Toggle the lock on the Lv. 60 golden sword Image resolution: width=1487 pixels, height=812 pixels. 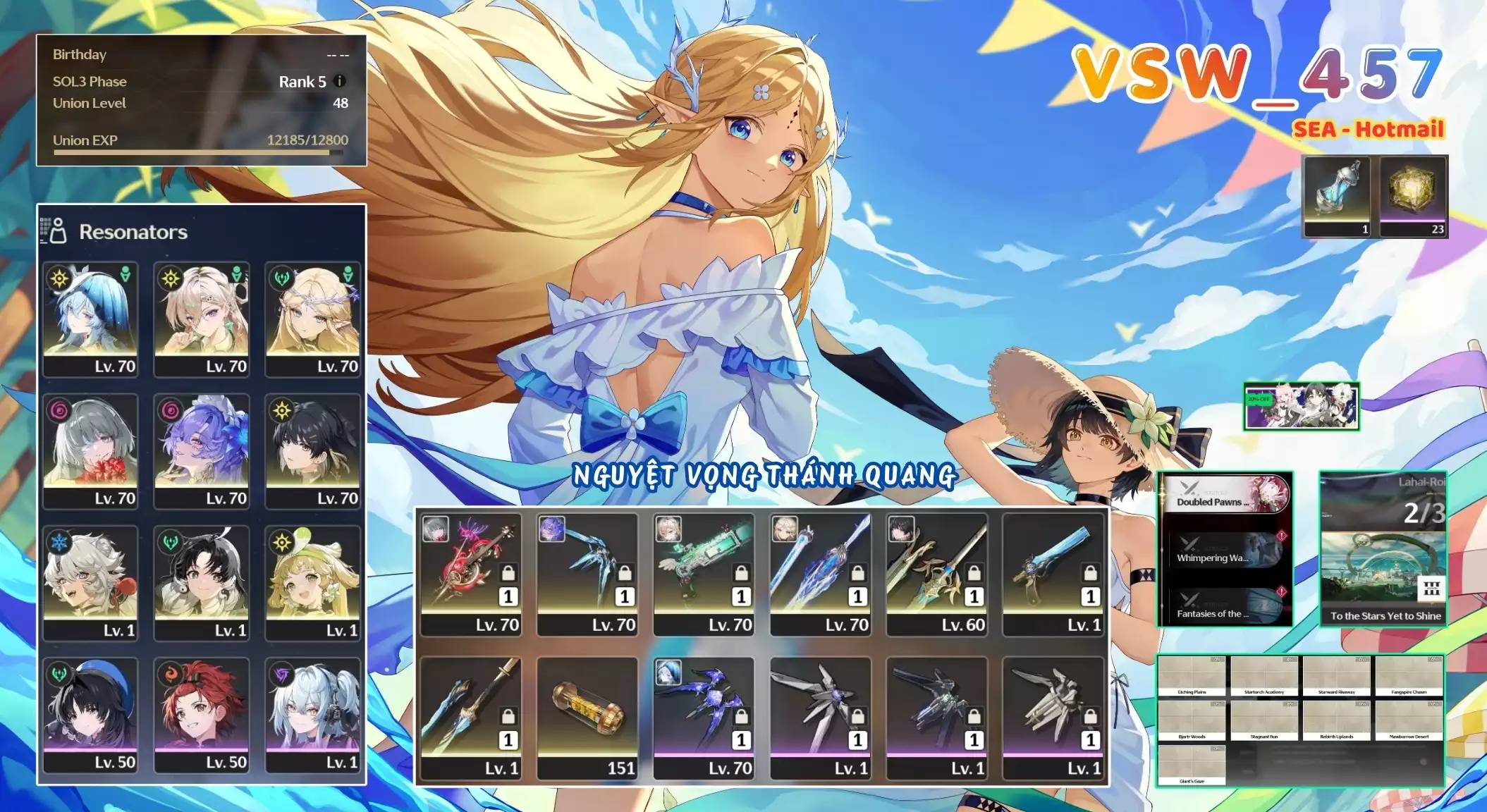pos(974,572)
